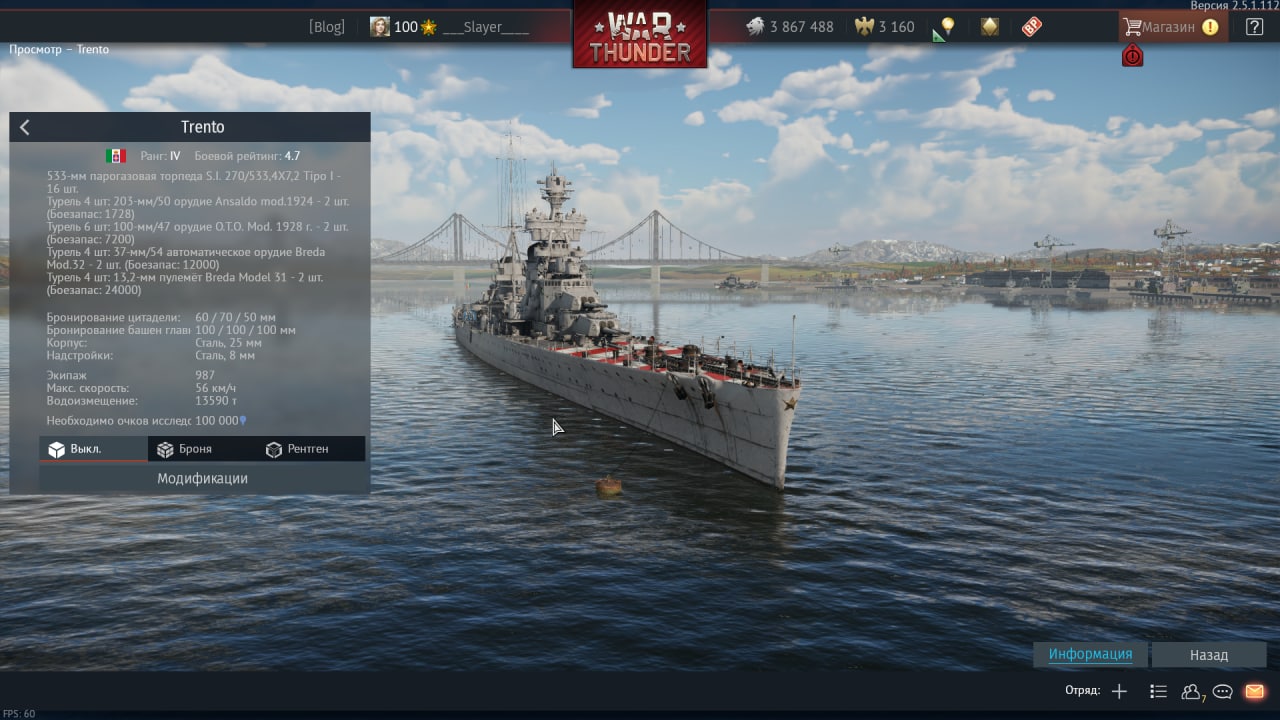Click the War Thunder logo
The width and height of the screenshot is (1280, 720).
point(639,35)
